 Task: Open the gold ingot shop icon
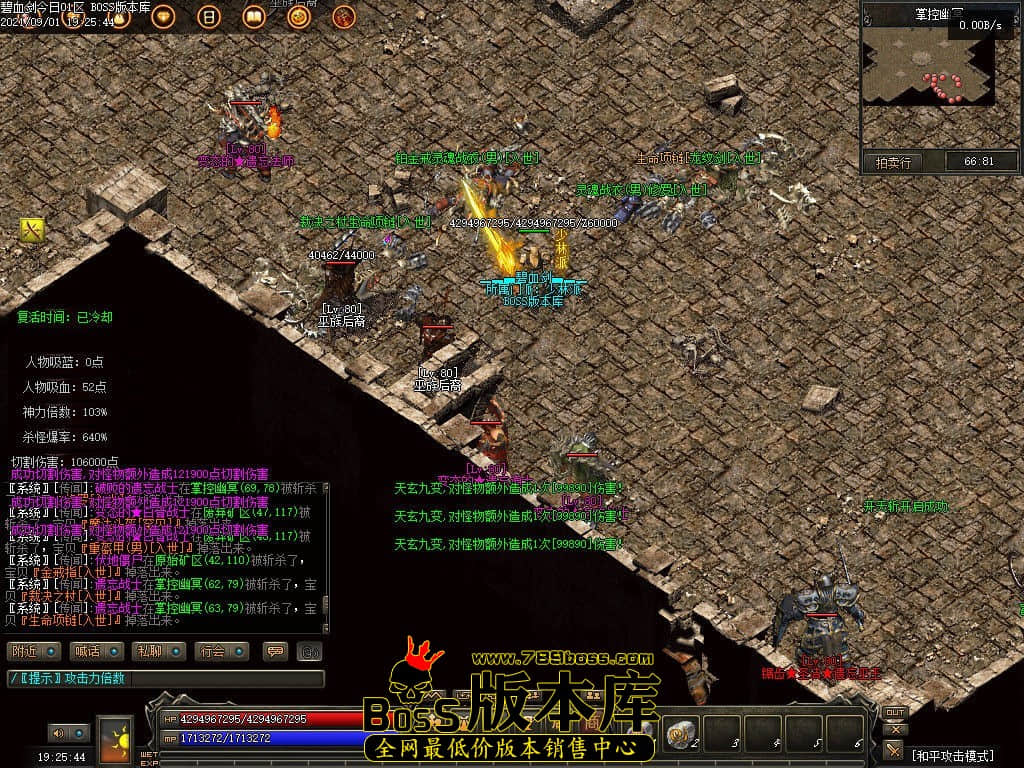pos(163,17)
